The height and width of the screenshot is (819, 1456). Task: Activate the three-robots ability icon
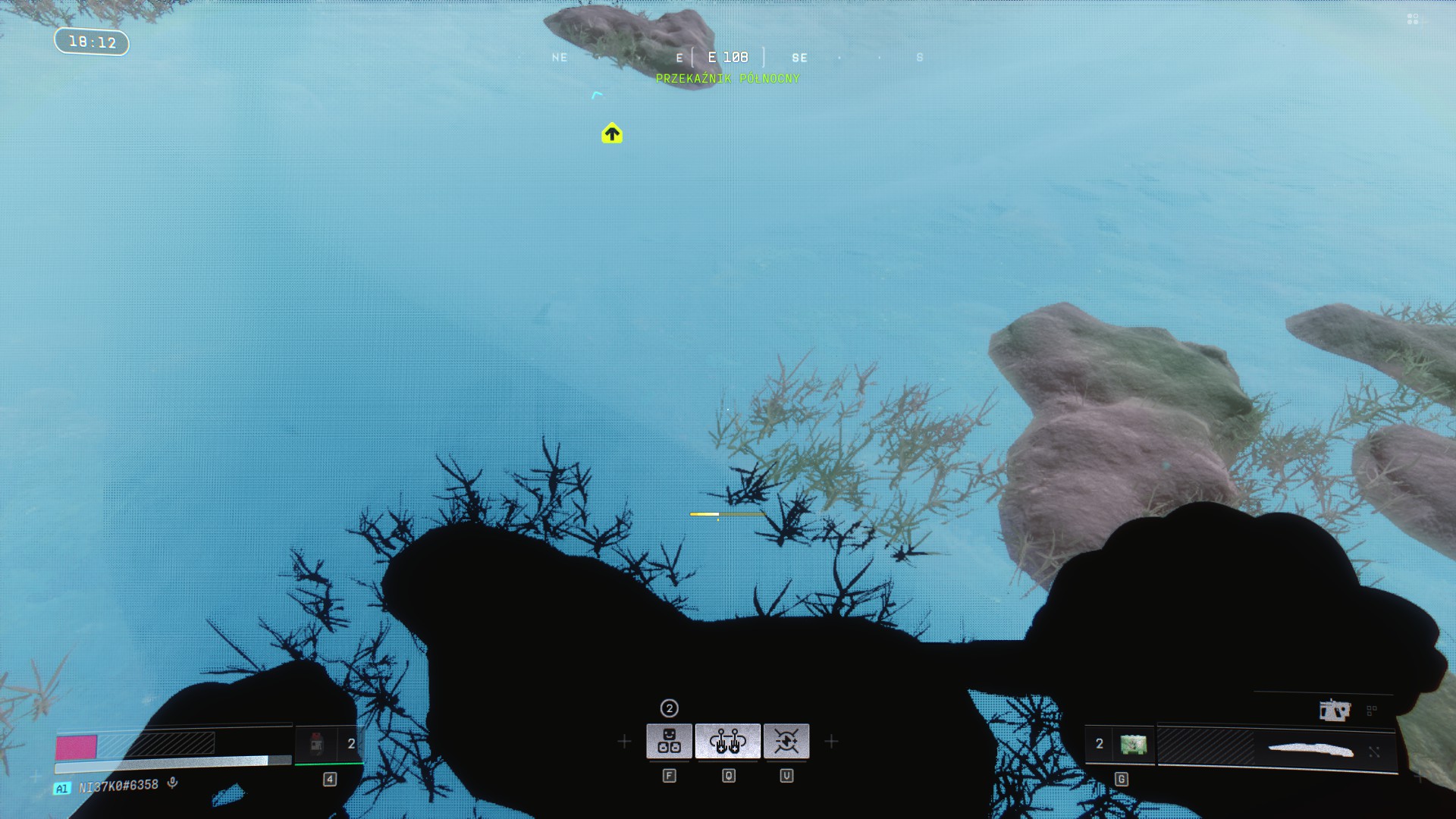(x=669, y=741)
